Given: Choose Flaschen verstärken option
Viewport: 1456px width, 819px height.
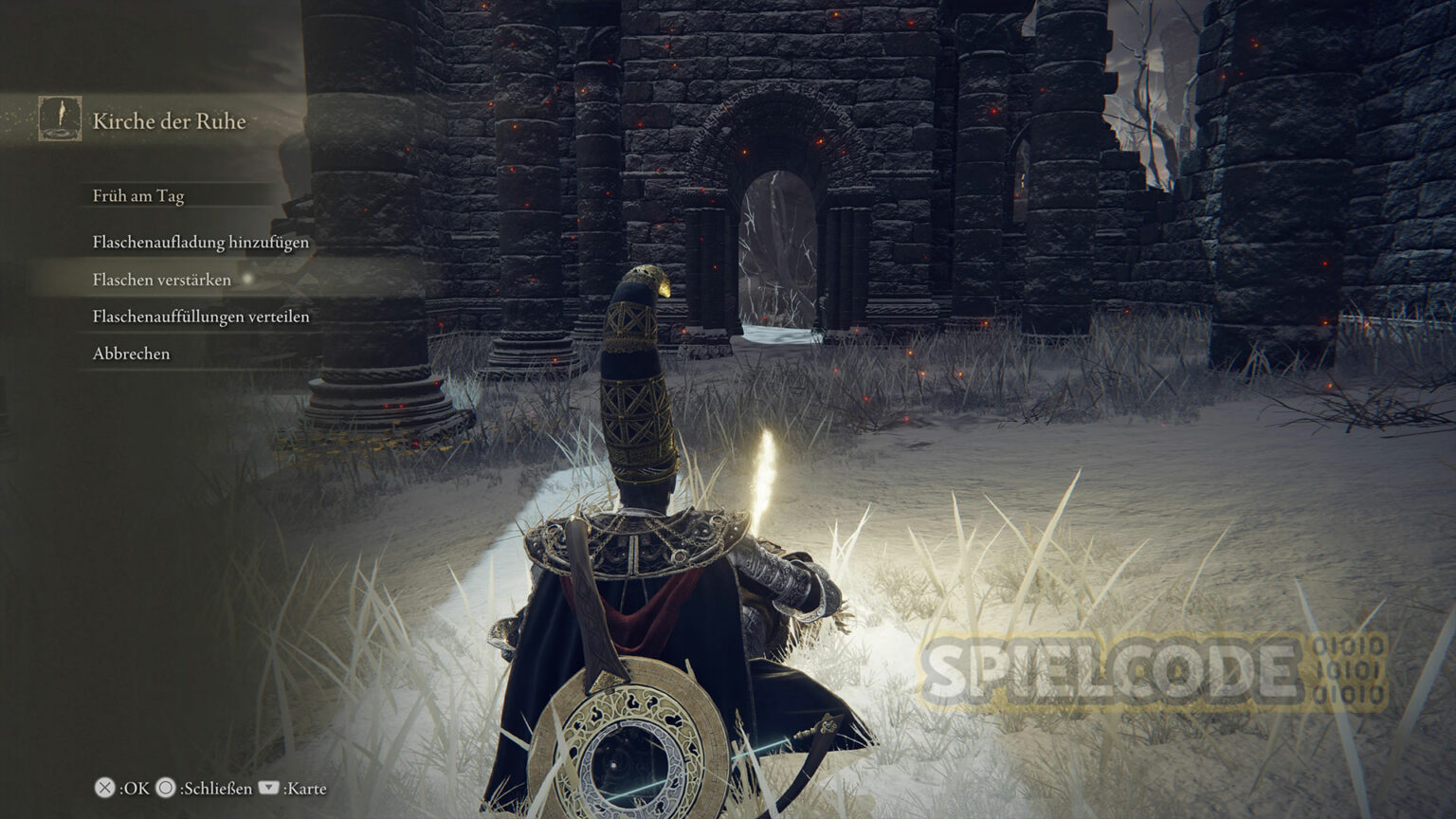Looking at the screenshot, I should 162,280.
